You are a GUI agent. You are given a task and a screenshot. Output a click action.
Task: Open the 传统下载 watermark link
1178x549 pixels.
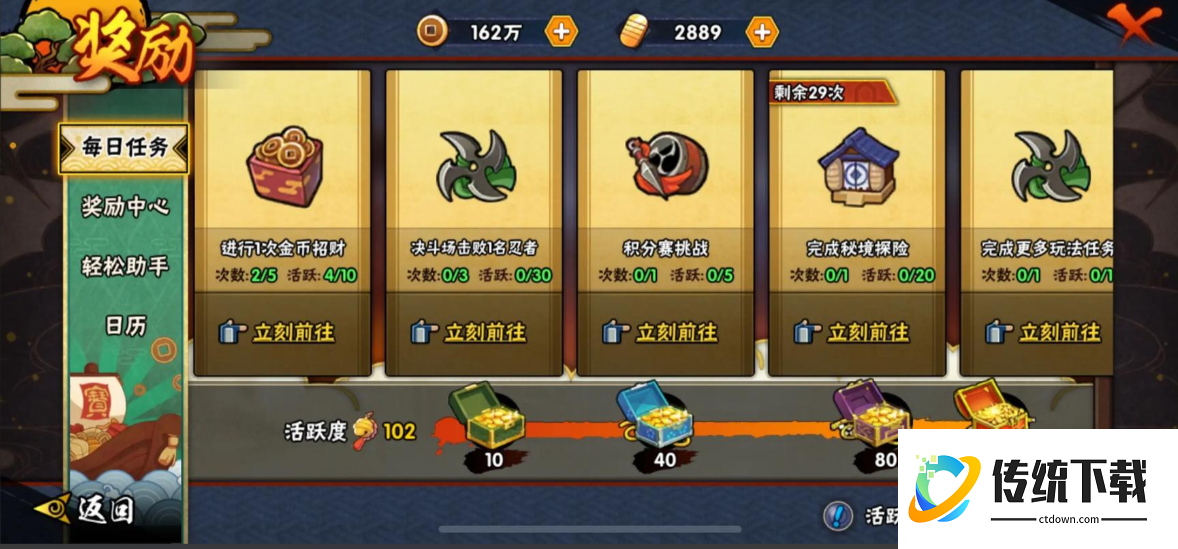[1040, 487]
